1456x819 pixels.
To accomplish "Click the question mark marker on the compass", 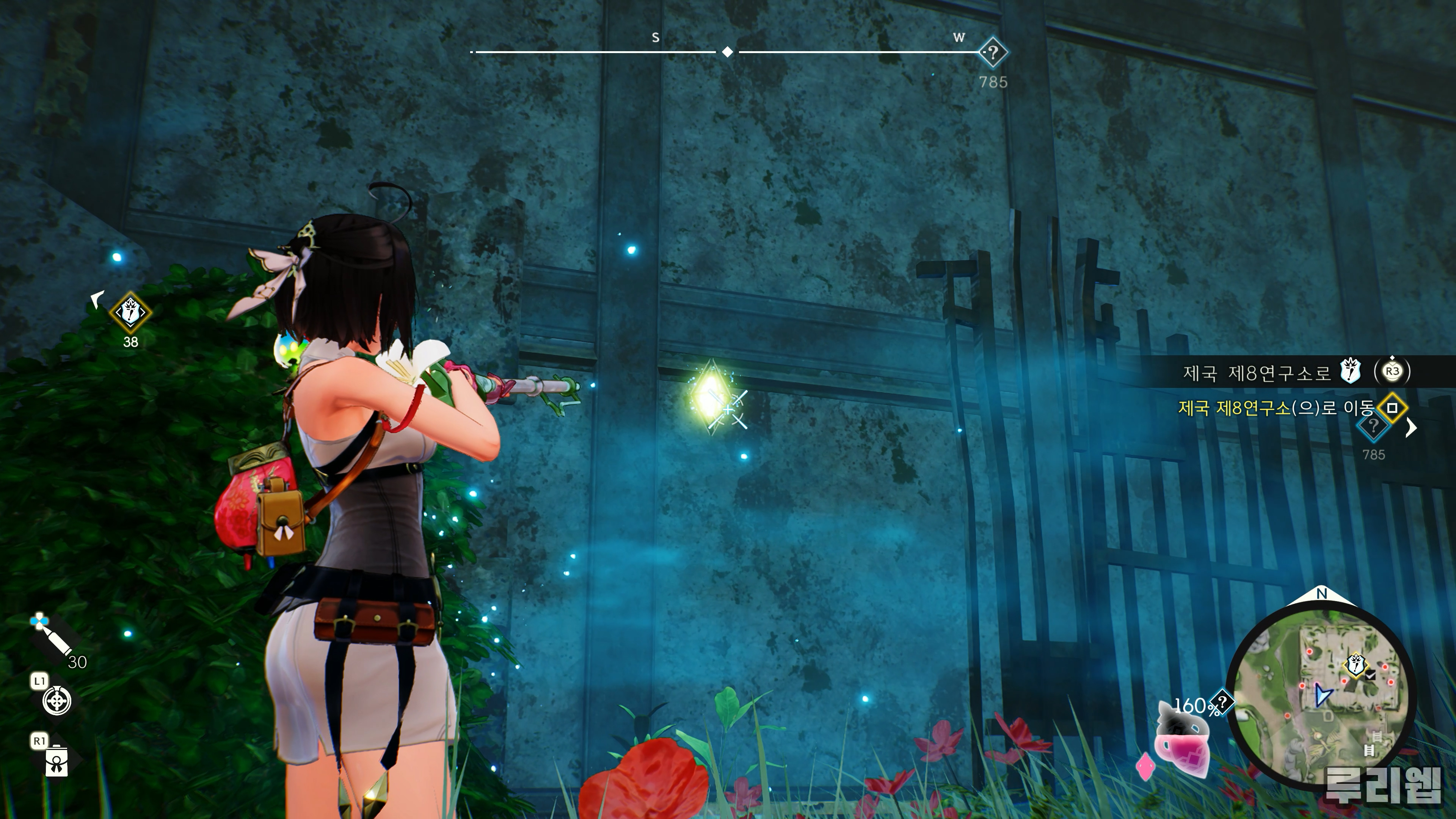I will 993,53.
